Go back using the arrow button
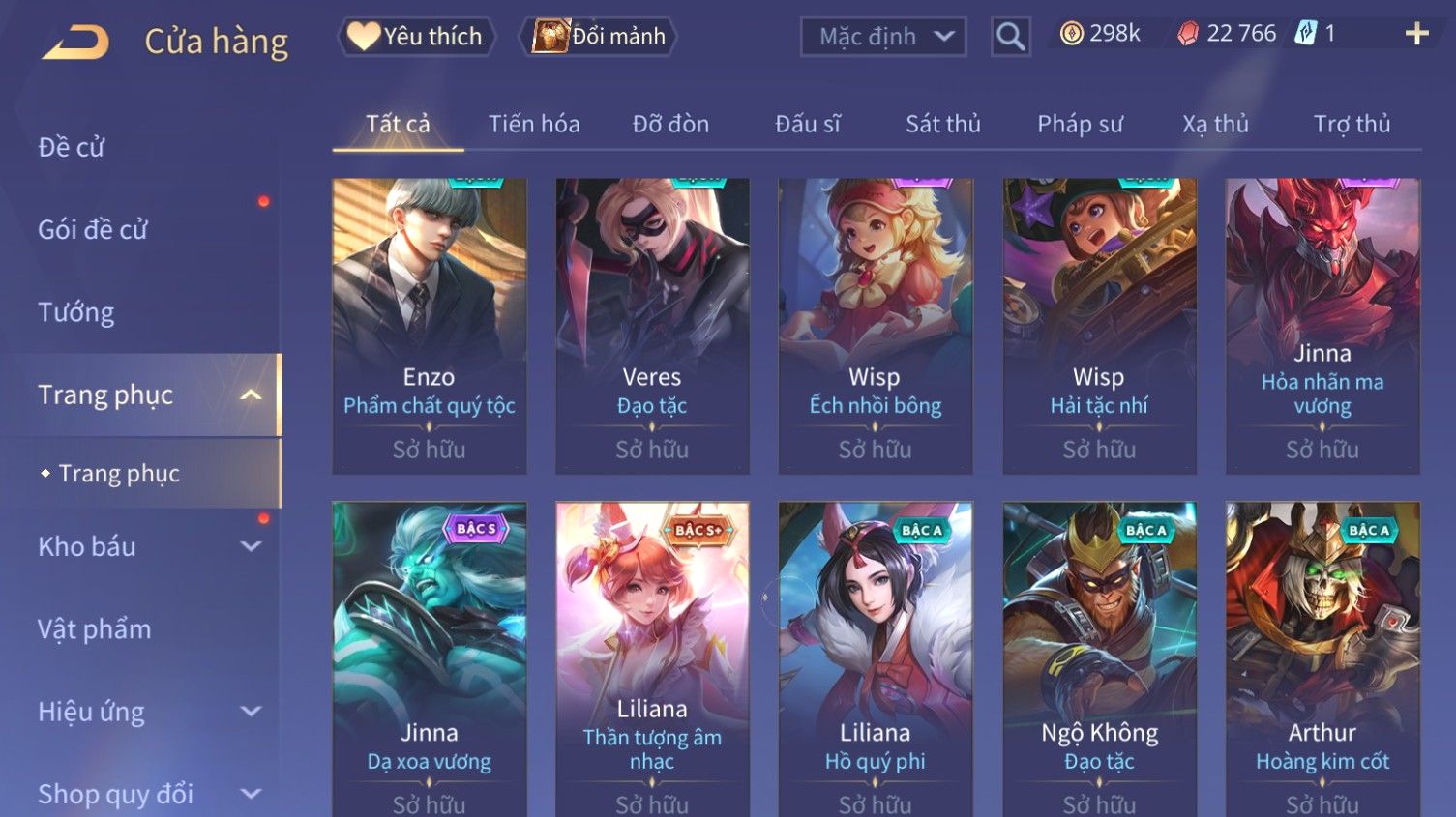Image resolution: width=1456 pixels, height=817 pixels. click(x=75, y=42)
